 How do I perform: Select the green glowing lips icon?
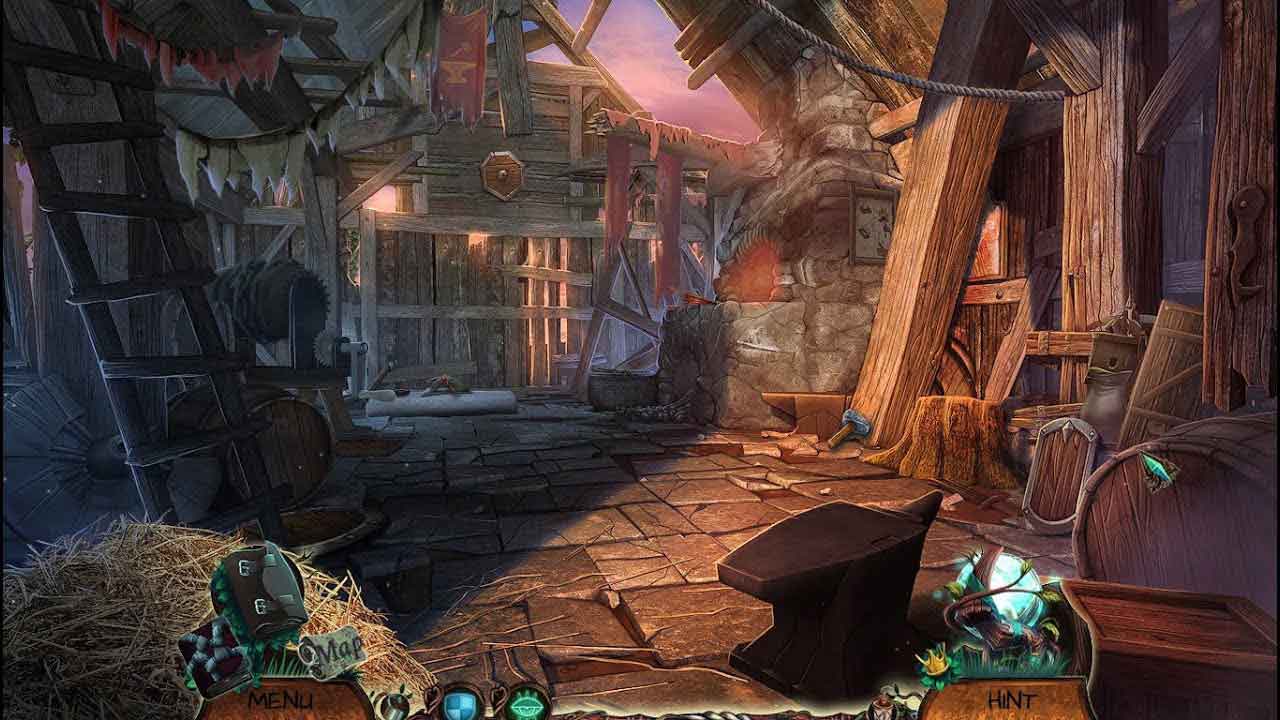pyautogui.click(x=528, y=703)
